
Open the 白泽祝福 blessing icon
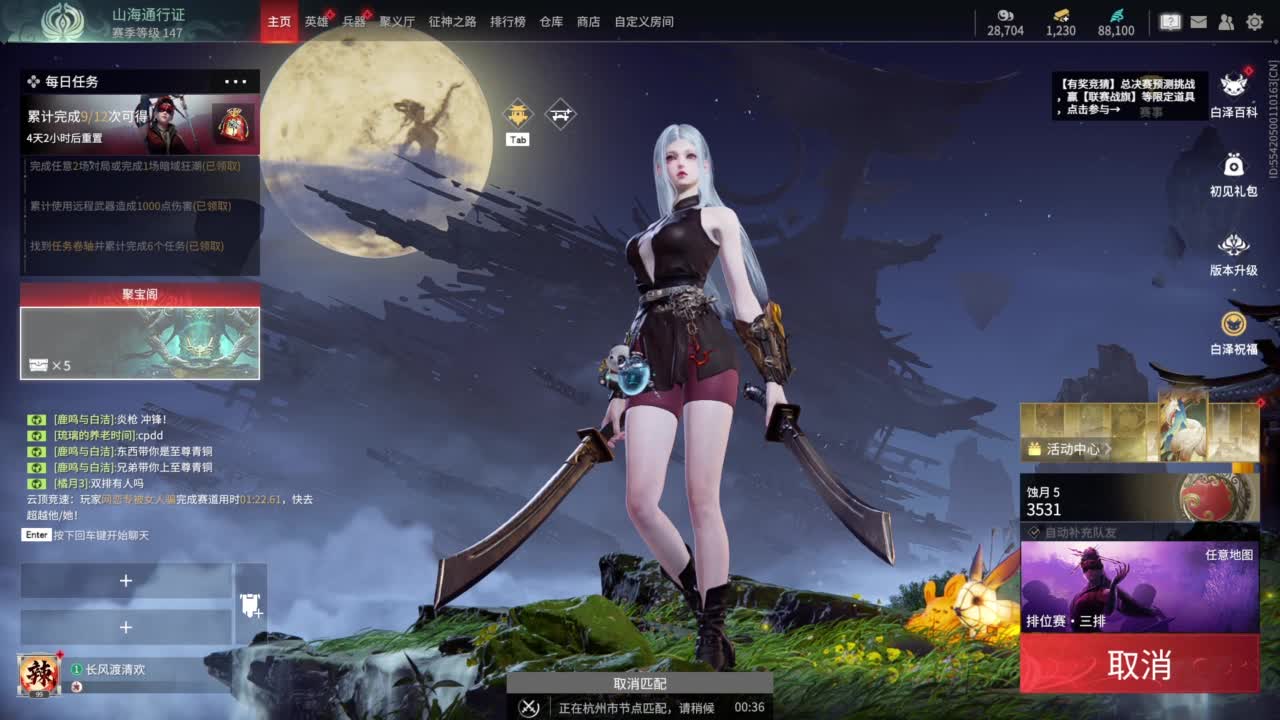[1235, 323]
